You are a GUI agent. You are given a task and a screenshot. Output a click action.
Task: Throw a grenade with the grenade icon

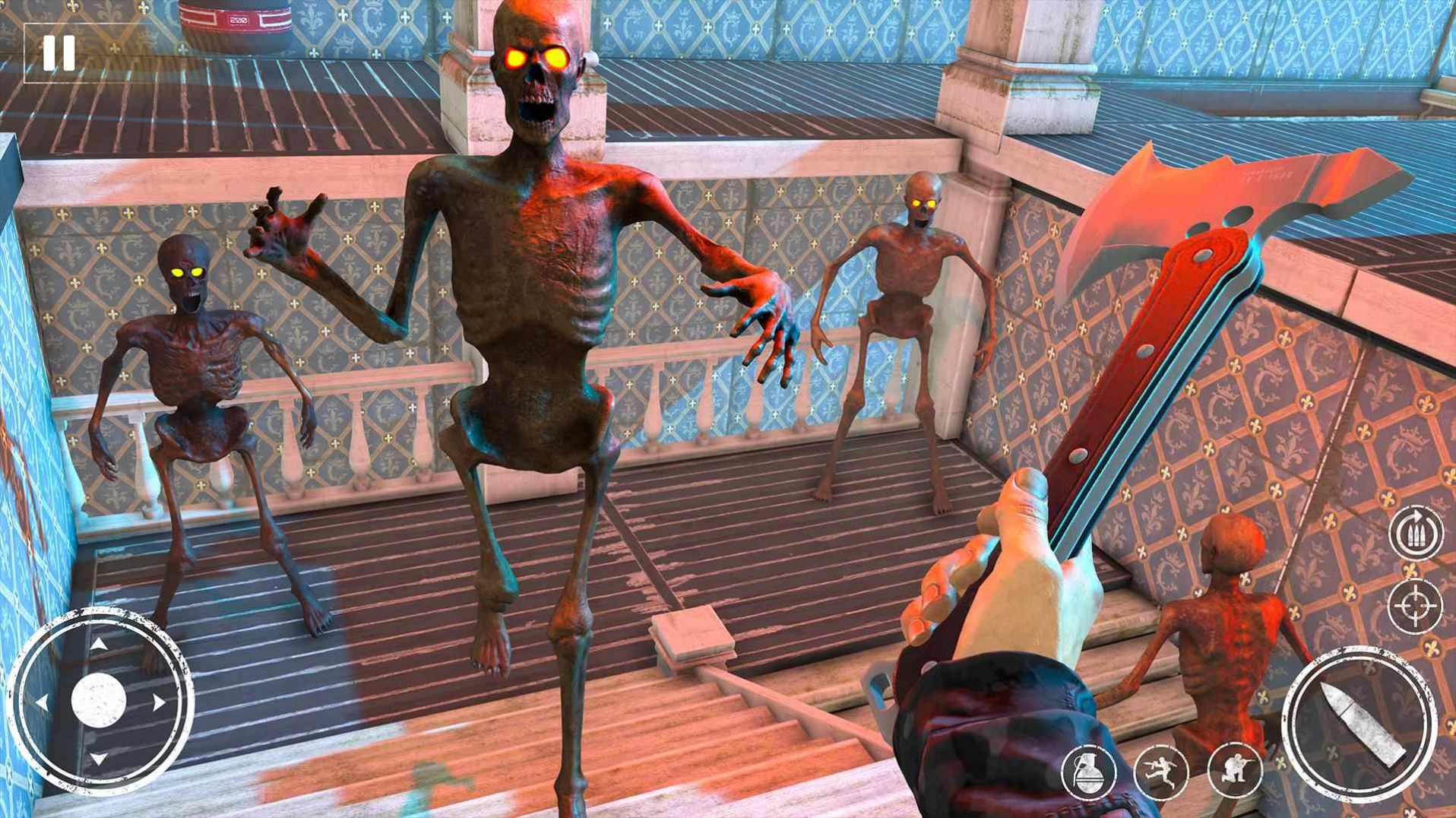1088,772
